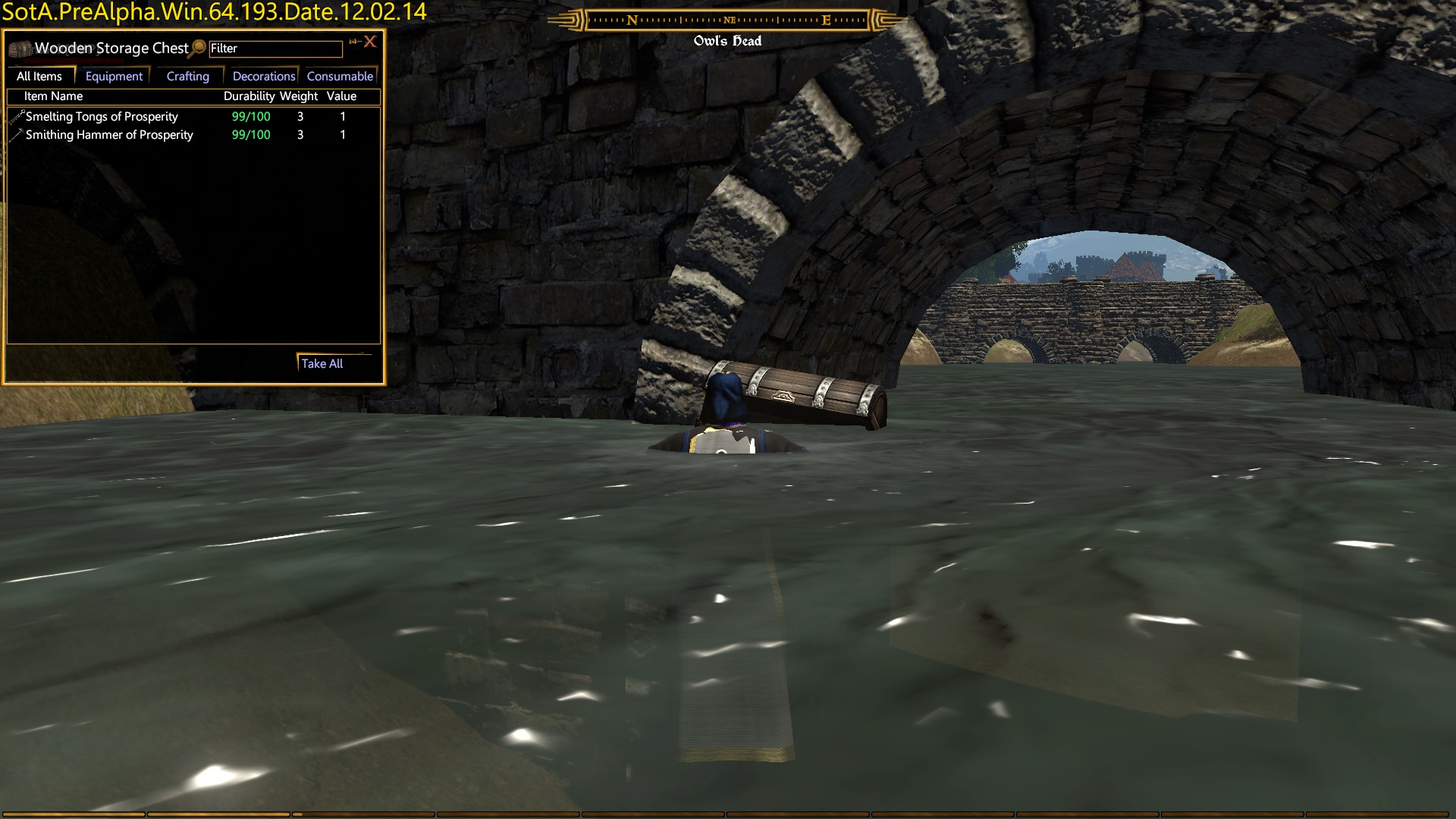
Task: Close the Wooden Storage Chest window
Action: pos(370,42)
